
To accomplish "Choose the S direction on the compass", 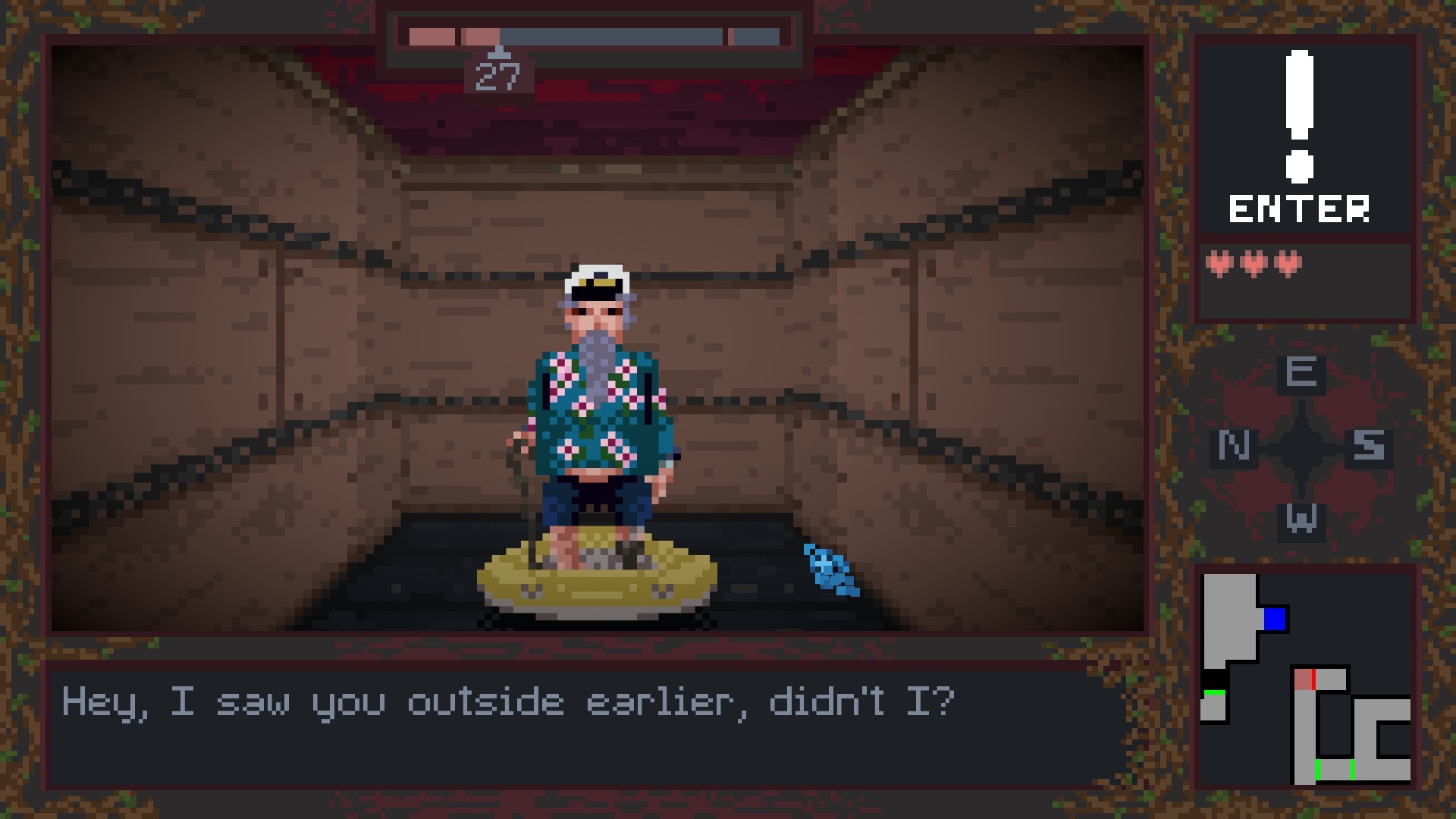I will (x=1370, y=446).
